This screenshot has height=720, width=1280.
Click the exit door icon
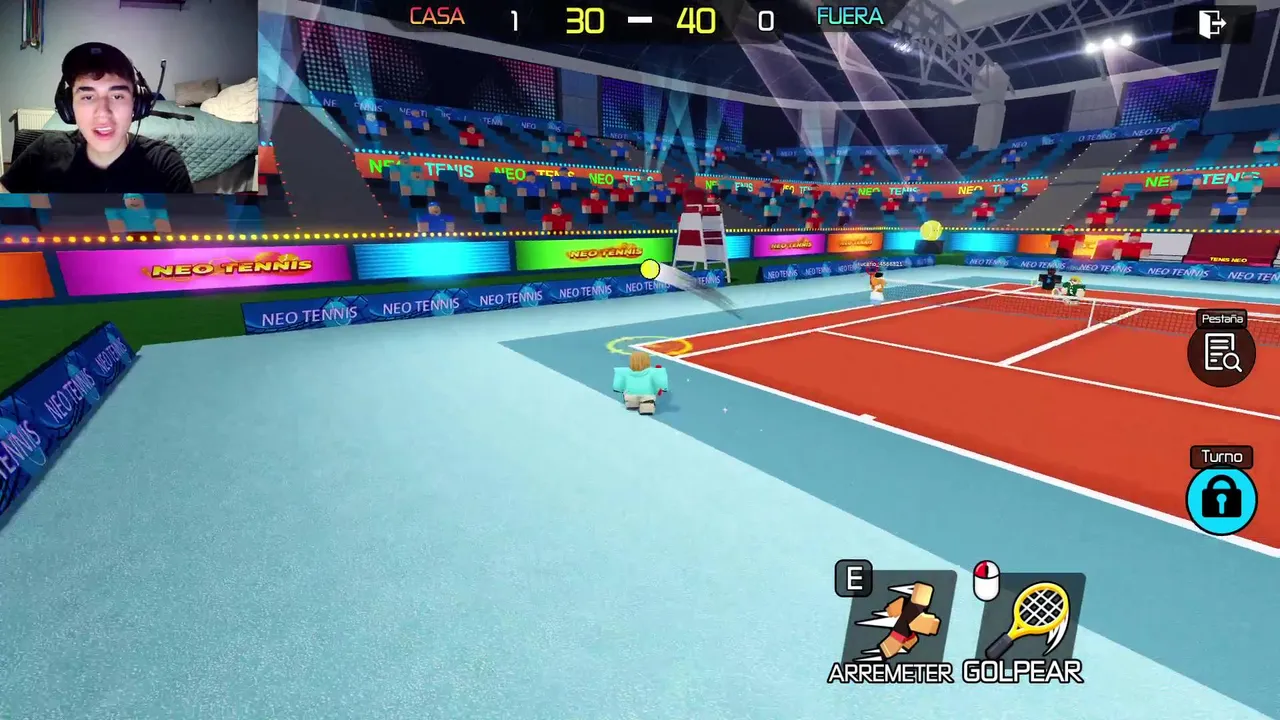1212,23
